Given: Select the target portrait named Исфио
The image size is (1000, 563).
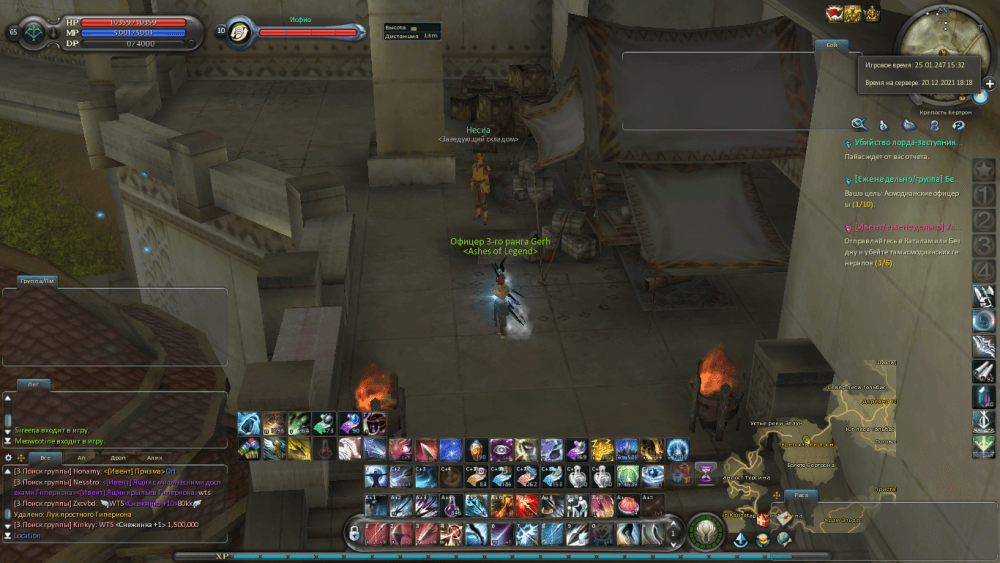Looking at the screenshot, I should [x=239, y=32].
